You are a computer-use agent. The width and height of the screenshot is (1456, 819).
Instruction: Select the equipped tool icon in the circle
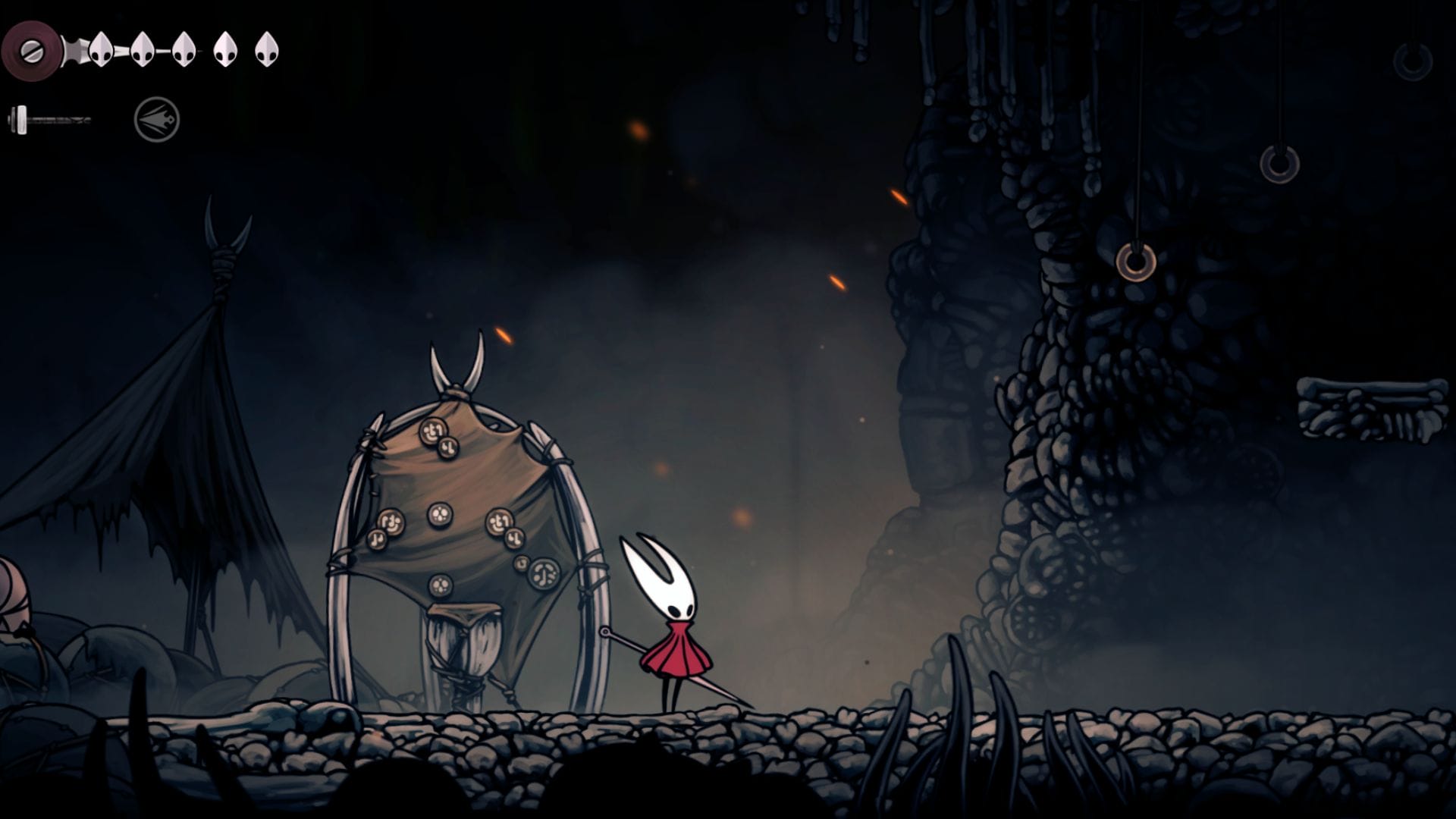point(157,120)
